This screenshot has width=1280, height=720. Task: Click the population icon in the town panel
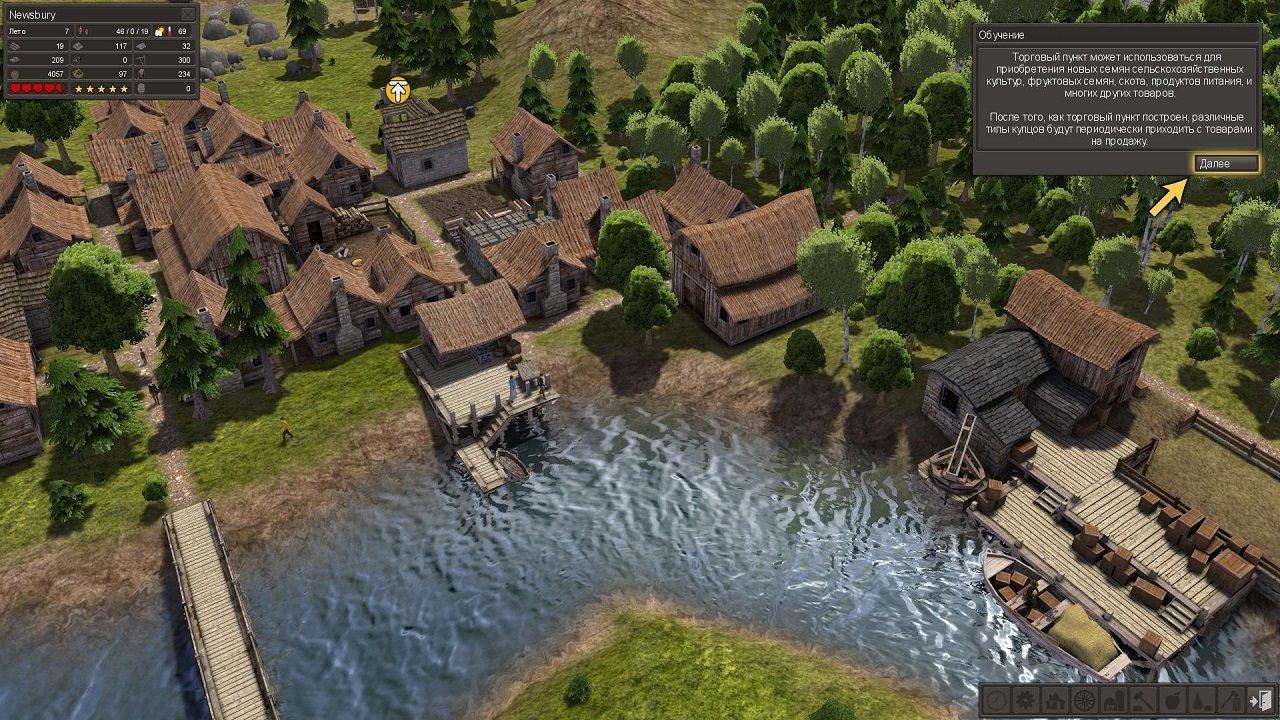tap(82, 31)
